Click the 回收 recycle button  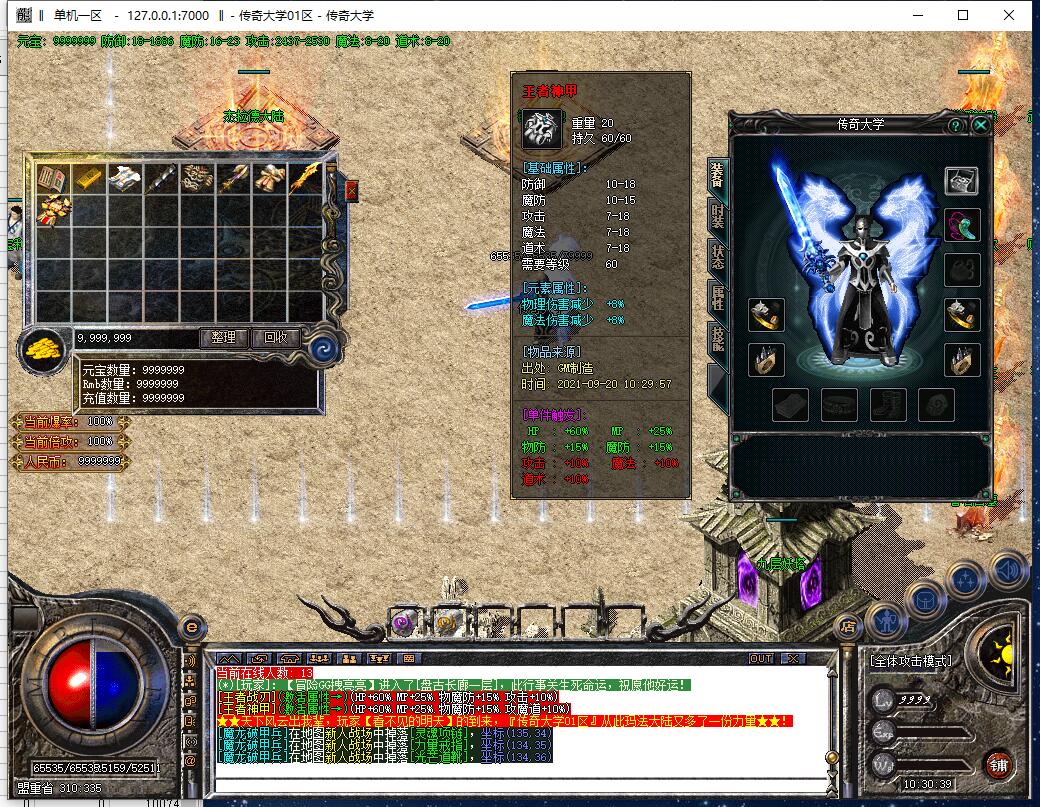click(275, 338)
